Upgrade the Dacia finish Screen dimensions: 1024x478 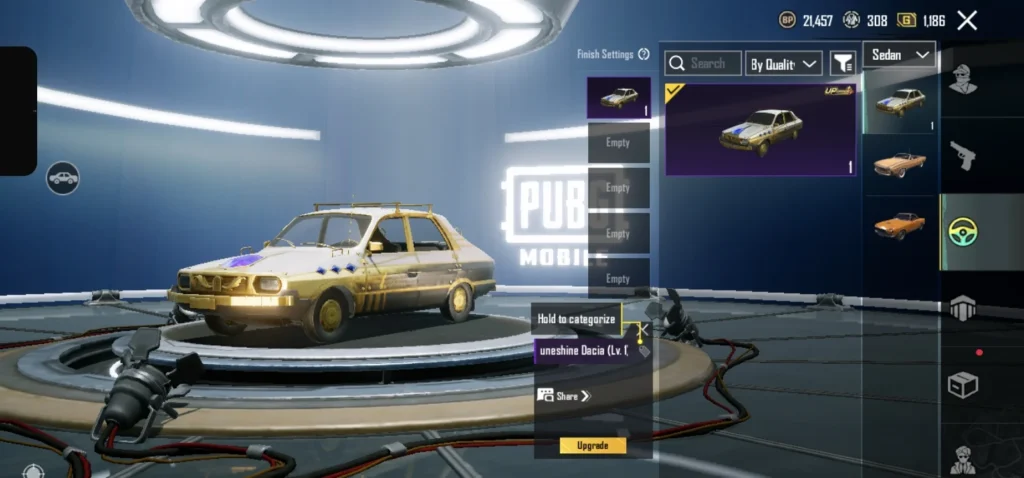[593, 445]
